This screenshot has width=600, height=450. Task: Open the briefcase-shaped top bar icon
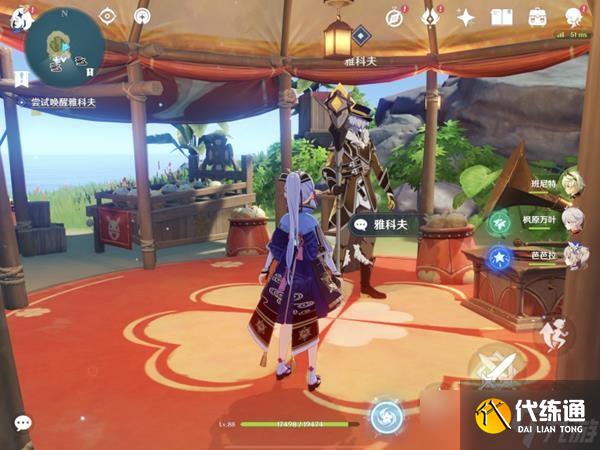tap(537, 17)
